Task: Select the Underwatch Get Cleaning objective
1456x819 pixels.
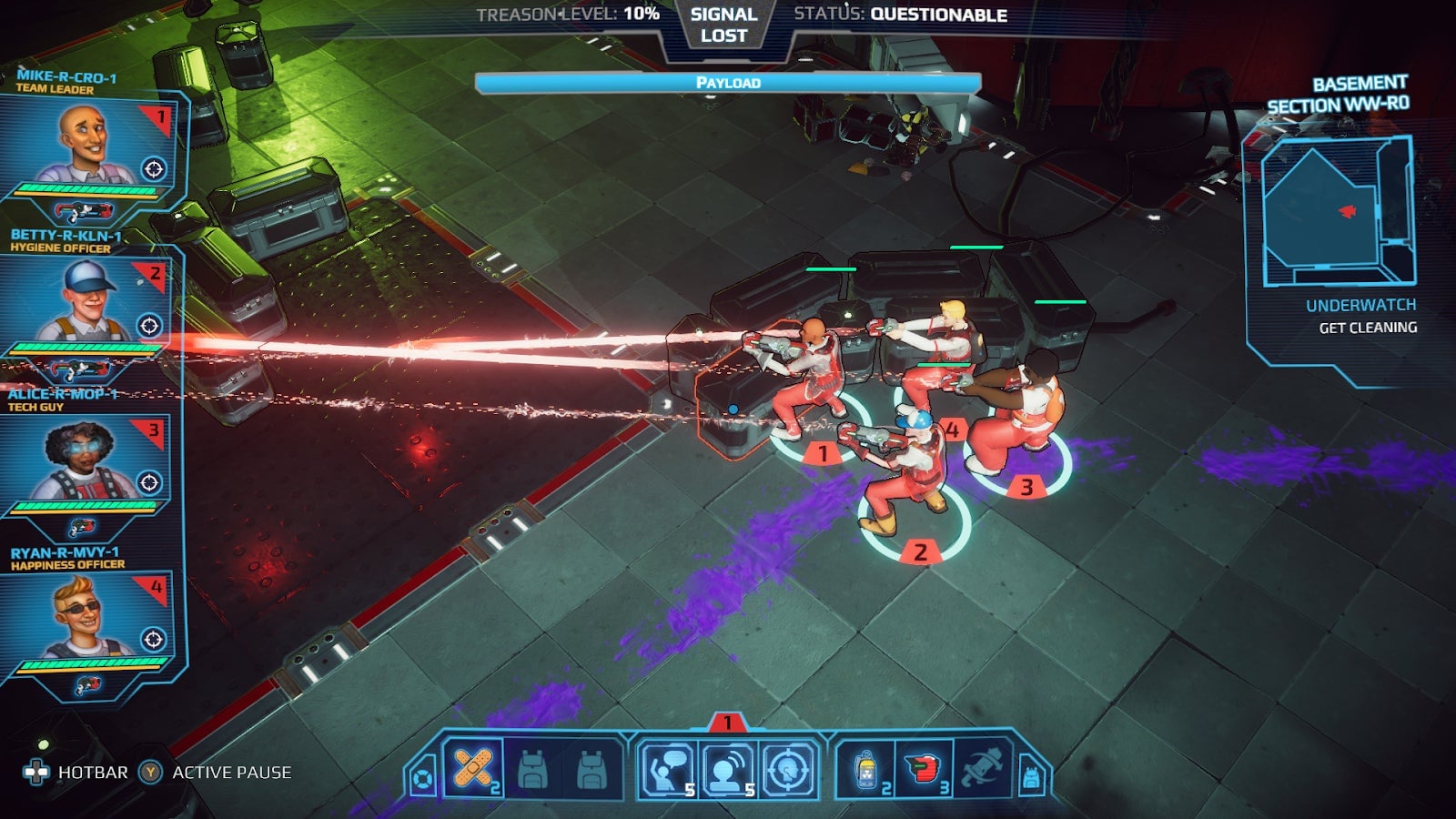Action: [x=1361, y=316]
